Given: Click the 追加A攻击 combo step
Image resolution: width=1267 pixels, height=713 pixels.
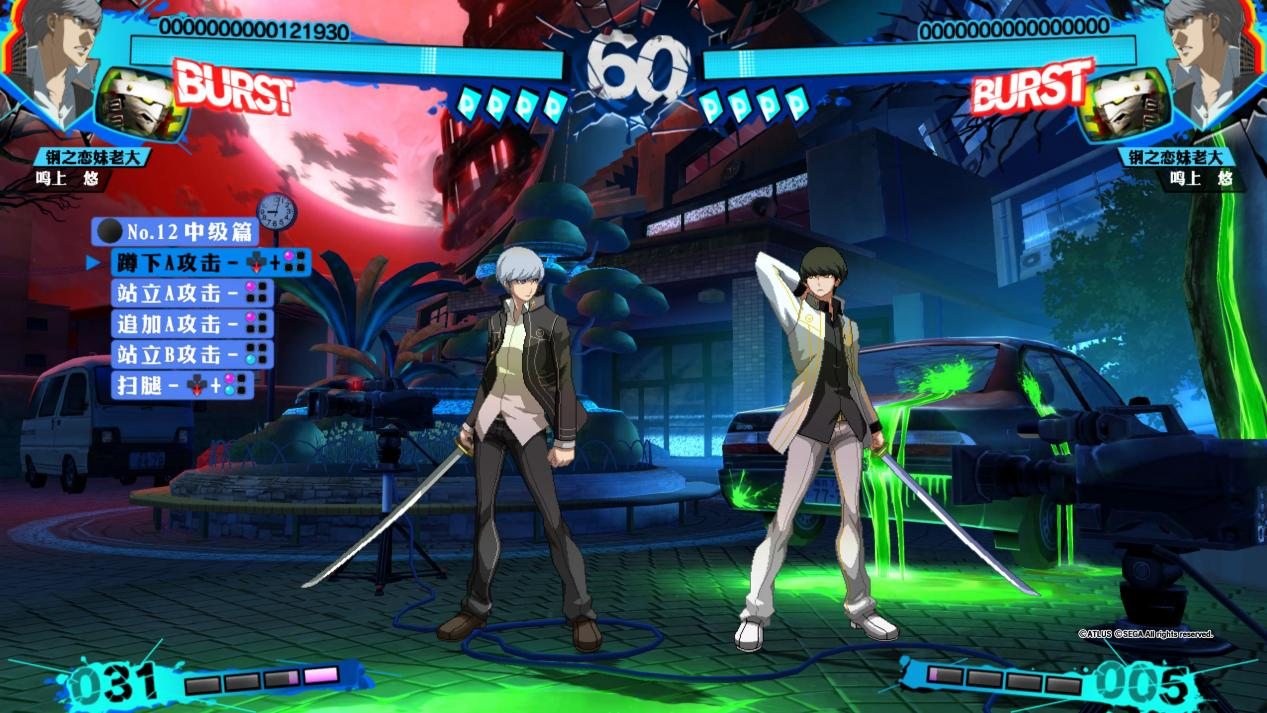Looking at the screenshot, I should coord(191,324).
